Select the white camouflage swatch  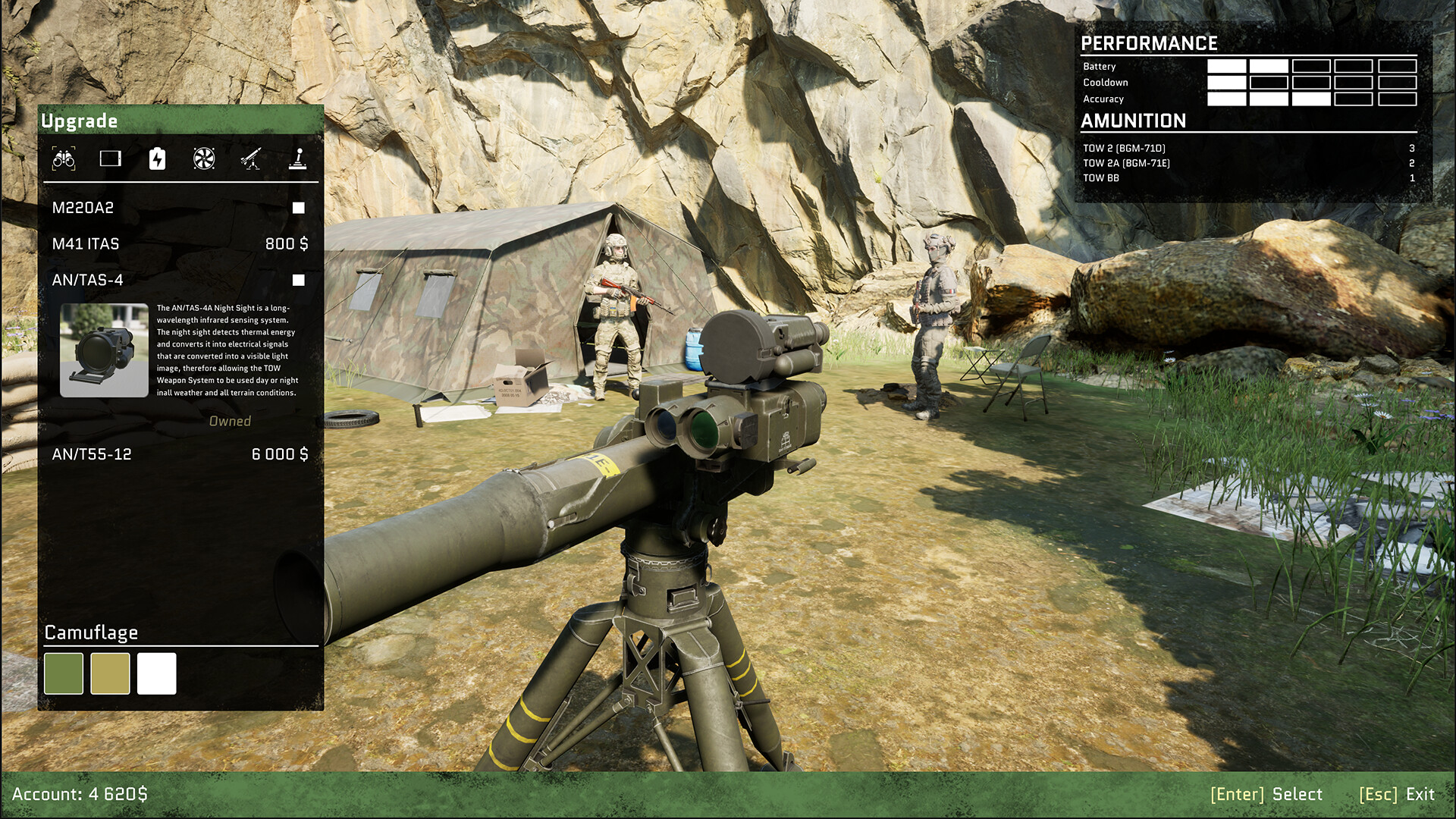(x=156, y=673)
